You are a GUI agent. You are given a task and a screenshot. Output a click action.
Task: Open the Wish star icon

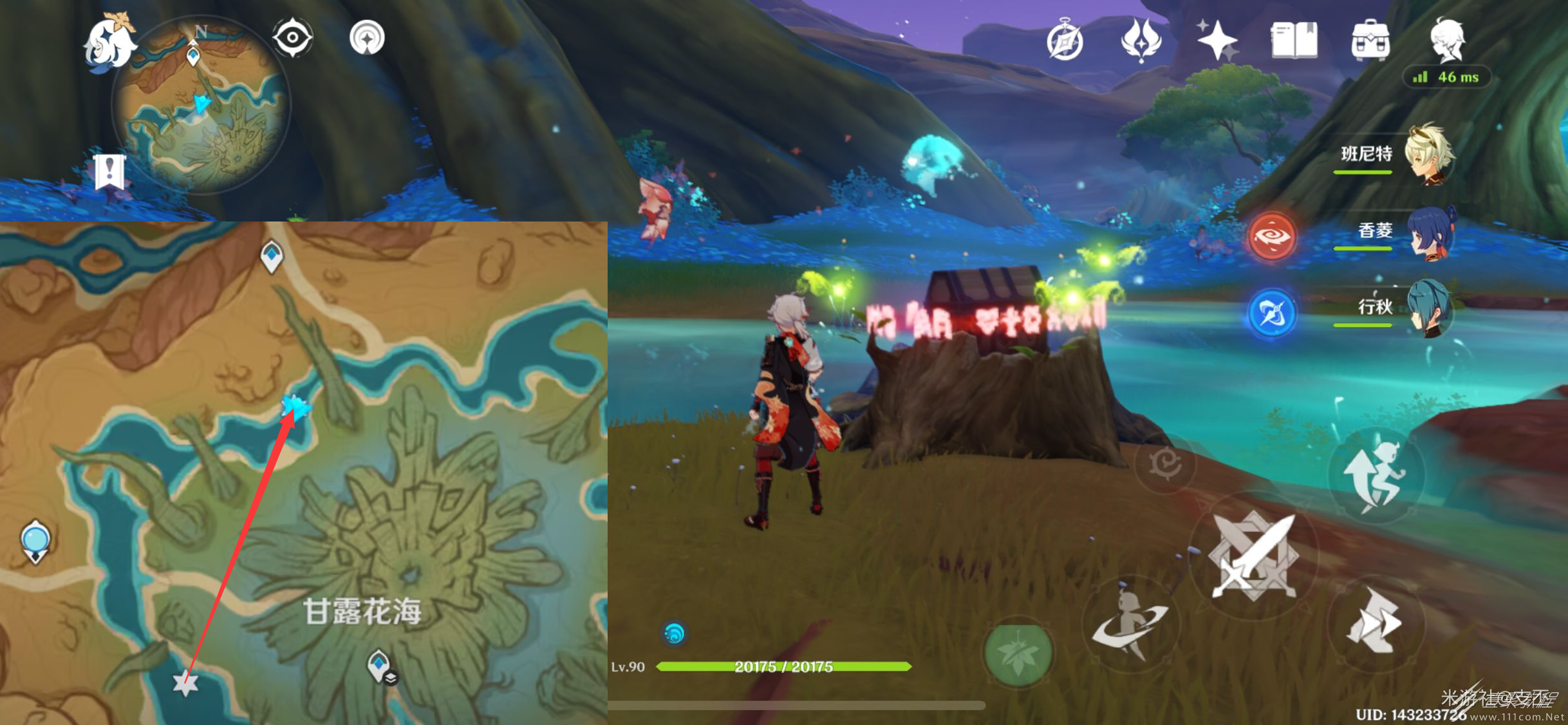(1217, 40)
